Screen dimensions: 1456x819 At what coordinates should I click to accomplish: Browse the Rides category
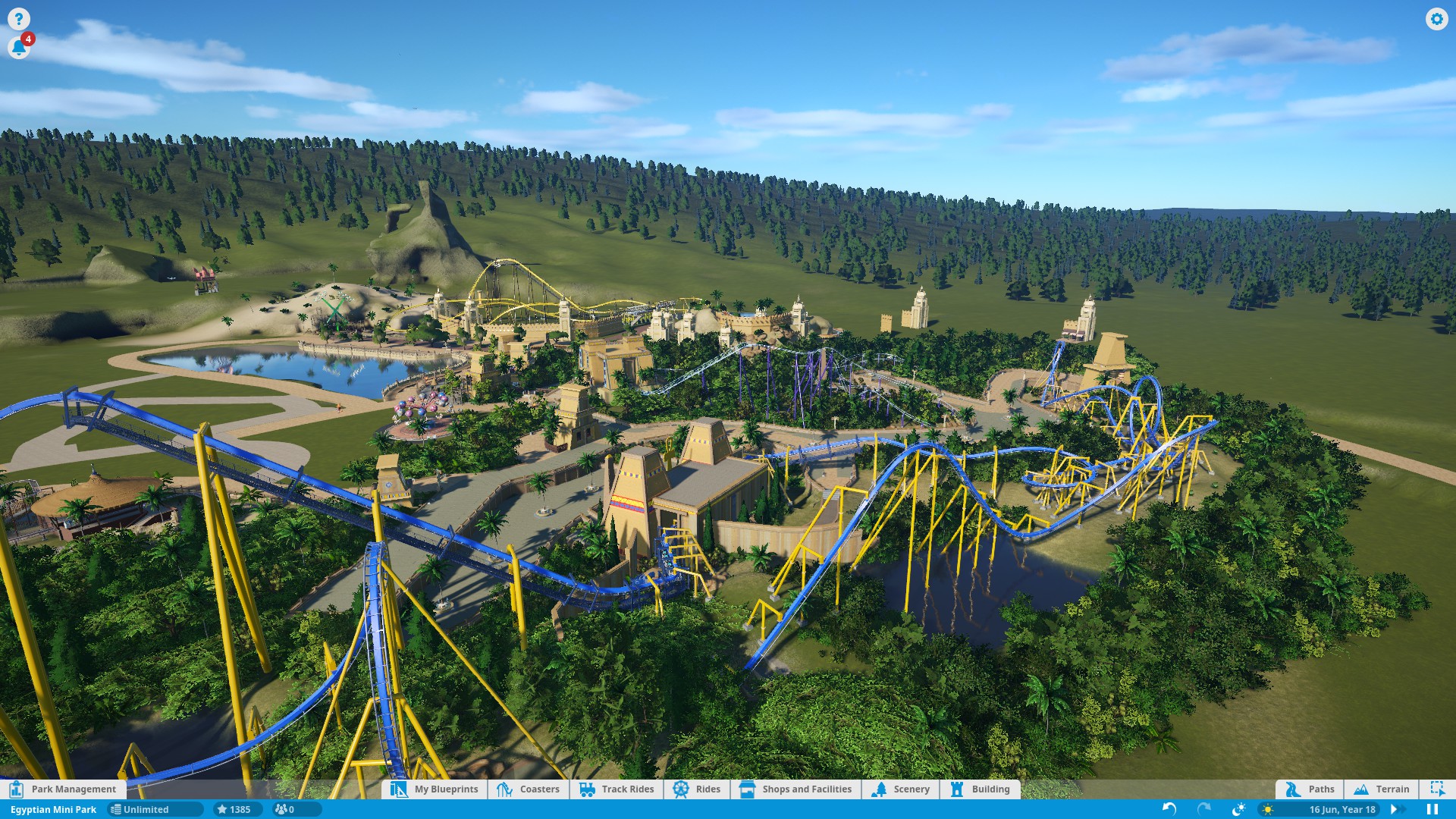pos(697,789)
